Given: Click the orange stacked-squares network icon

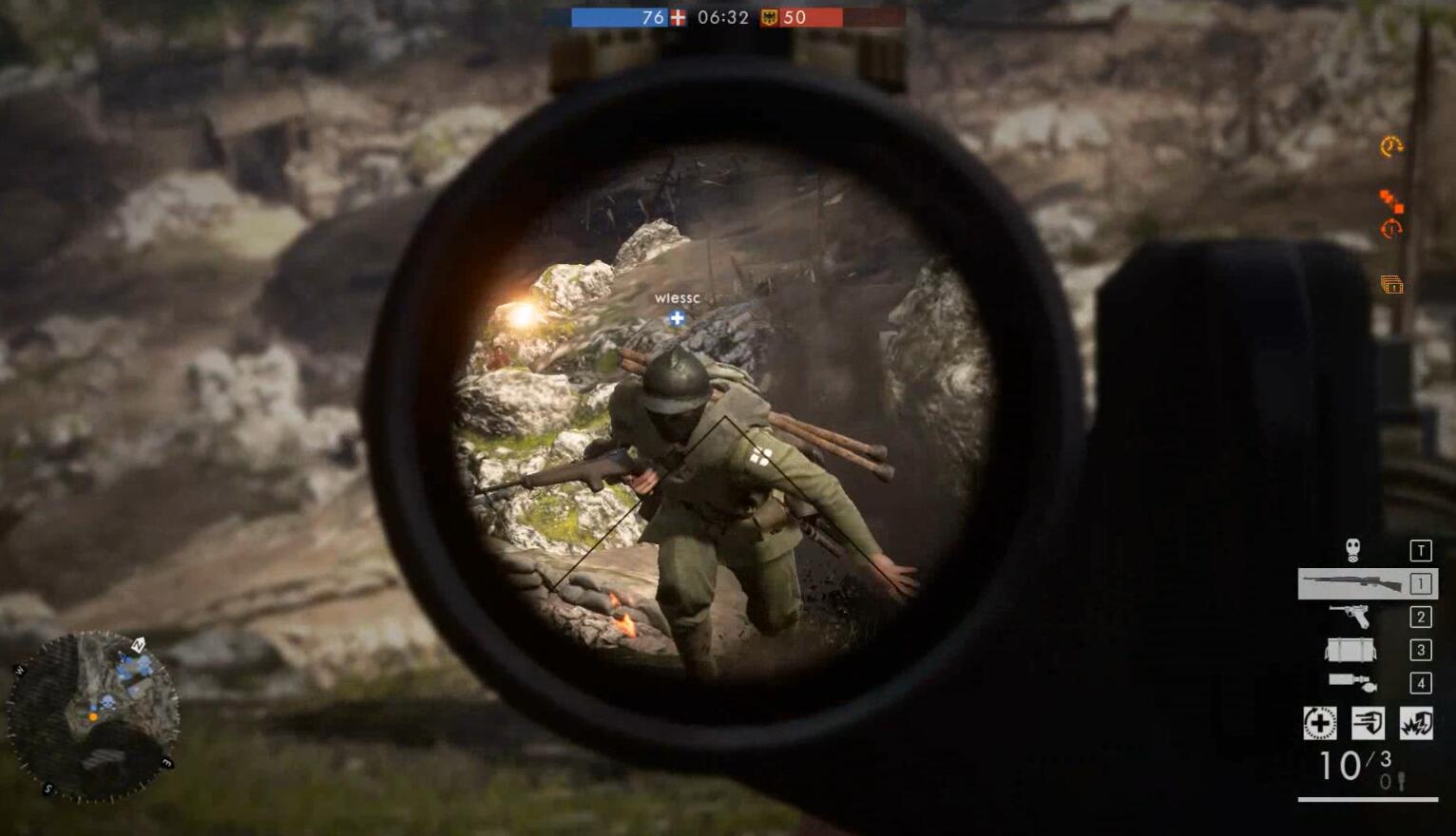Looking at the screenshot, I should pos(1391,200).
